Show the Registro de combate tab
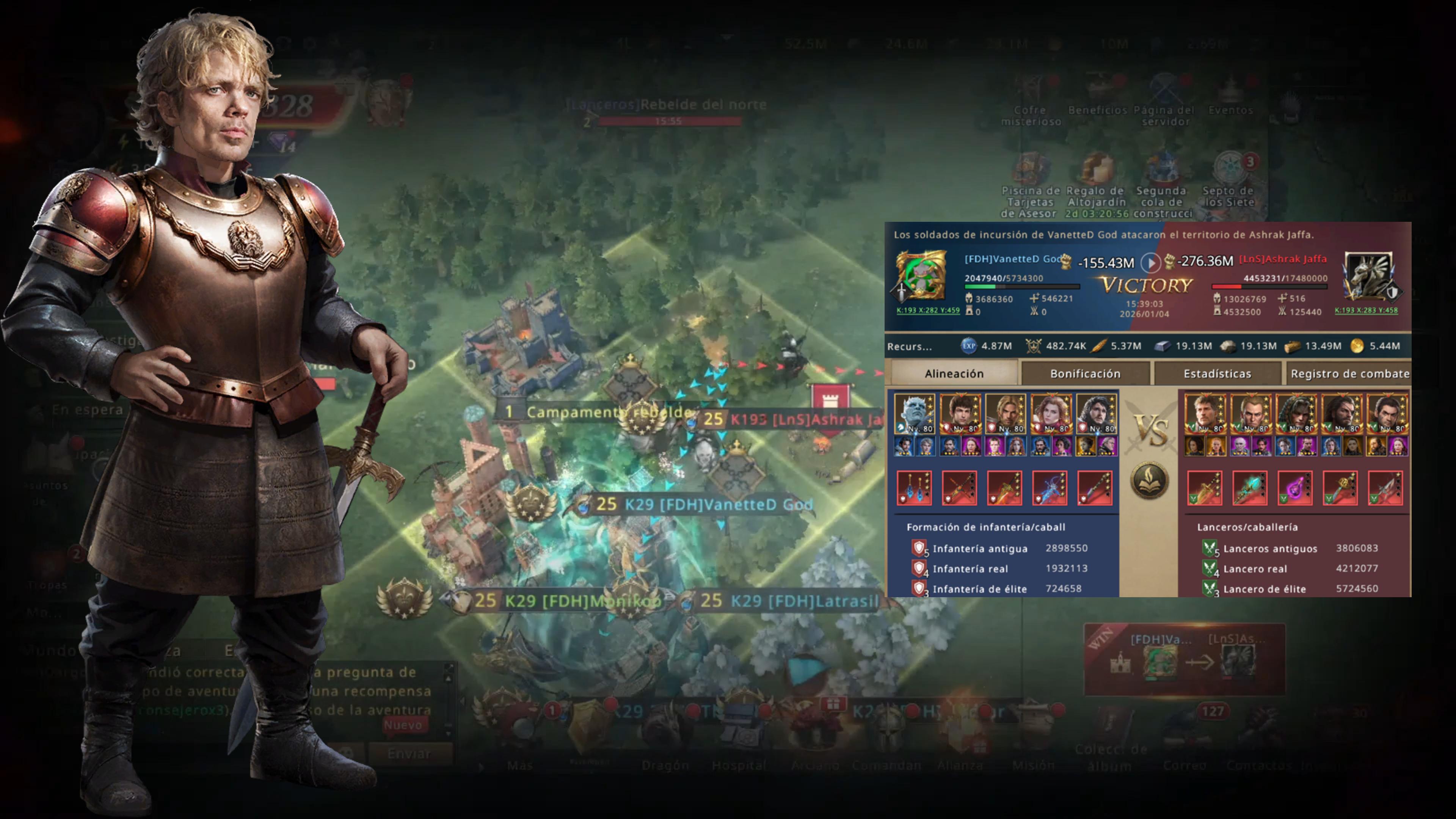The width and height of the screenshot is (1456, 819). (x=1349, y=373)
